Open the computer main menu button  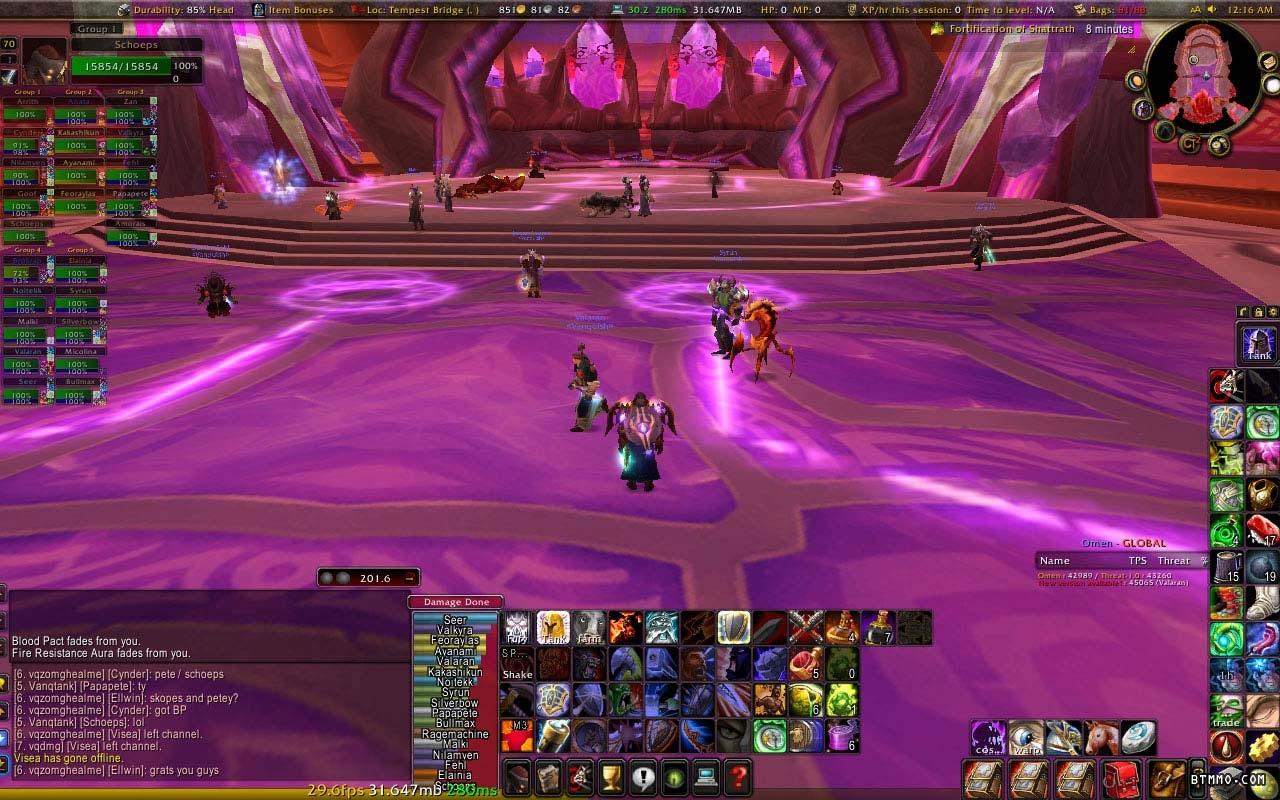[704, 776]
